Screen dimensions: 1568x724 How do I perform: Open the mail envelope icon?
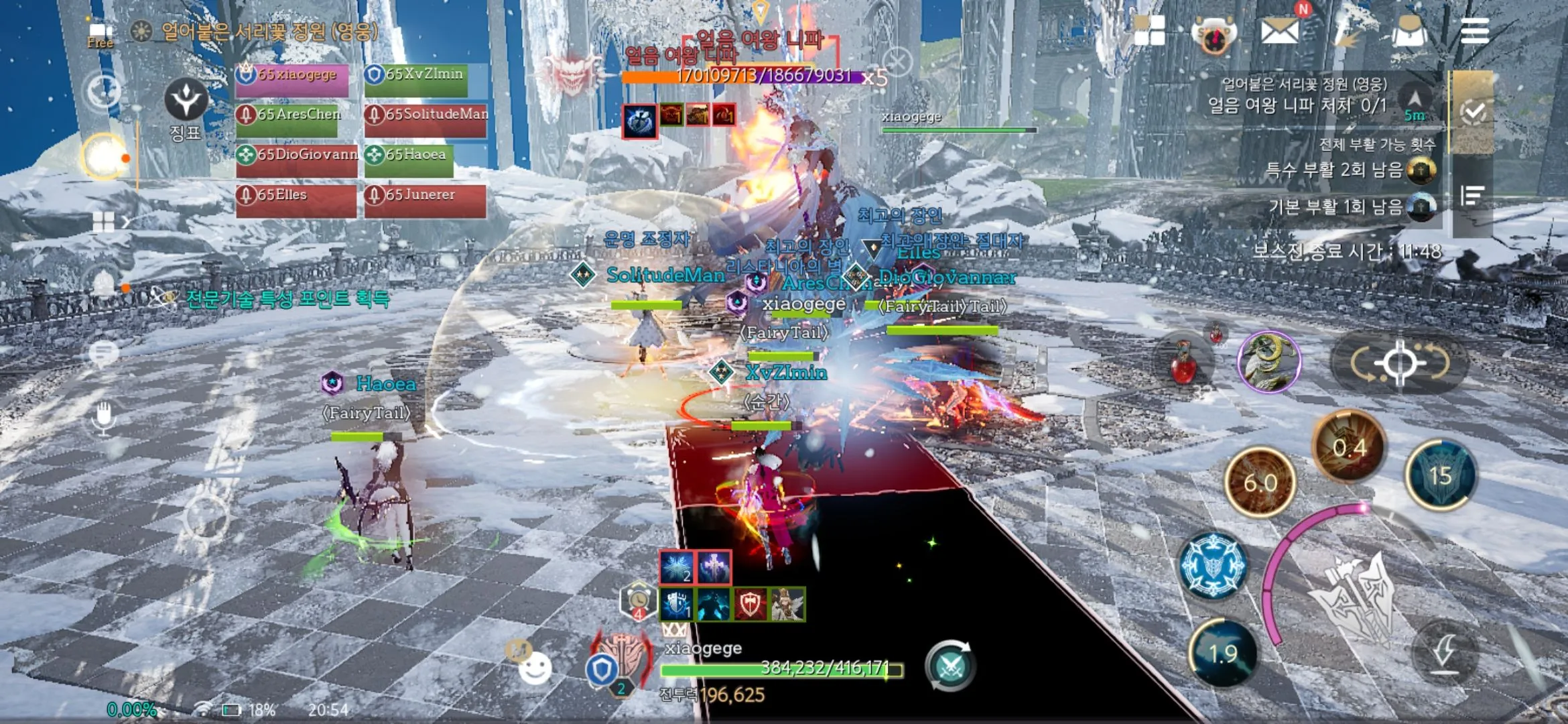1279,31
